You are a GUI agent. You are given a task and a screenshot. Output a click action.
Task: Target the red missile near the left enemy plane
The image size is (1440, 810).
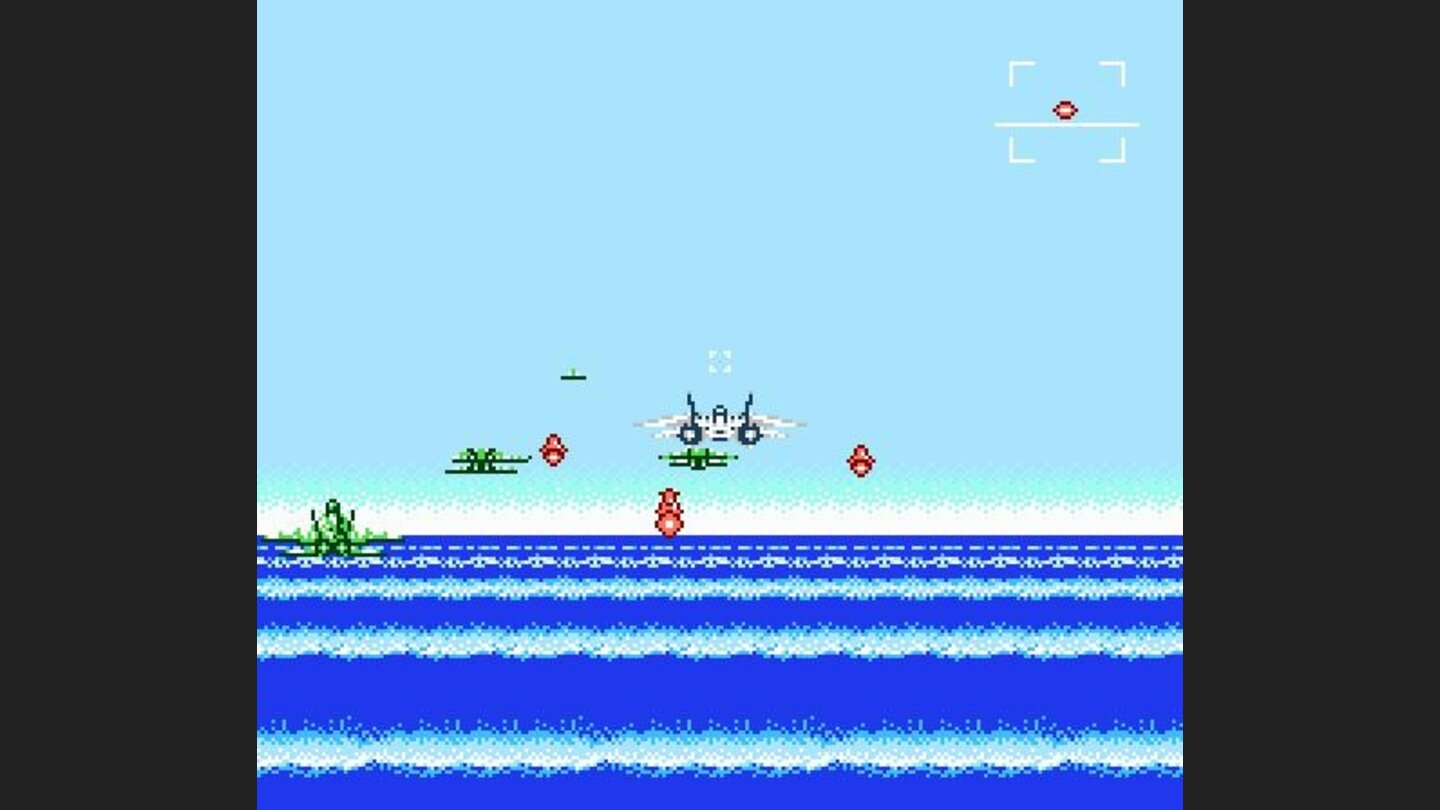[553, 452]
